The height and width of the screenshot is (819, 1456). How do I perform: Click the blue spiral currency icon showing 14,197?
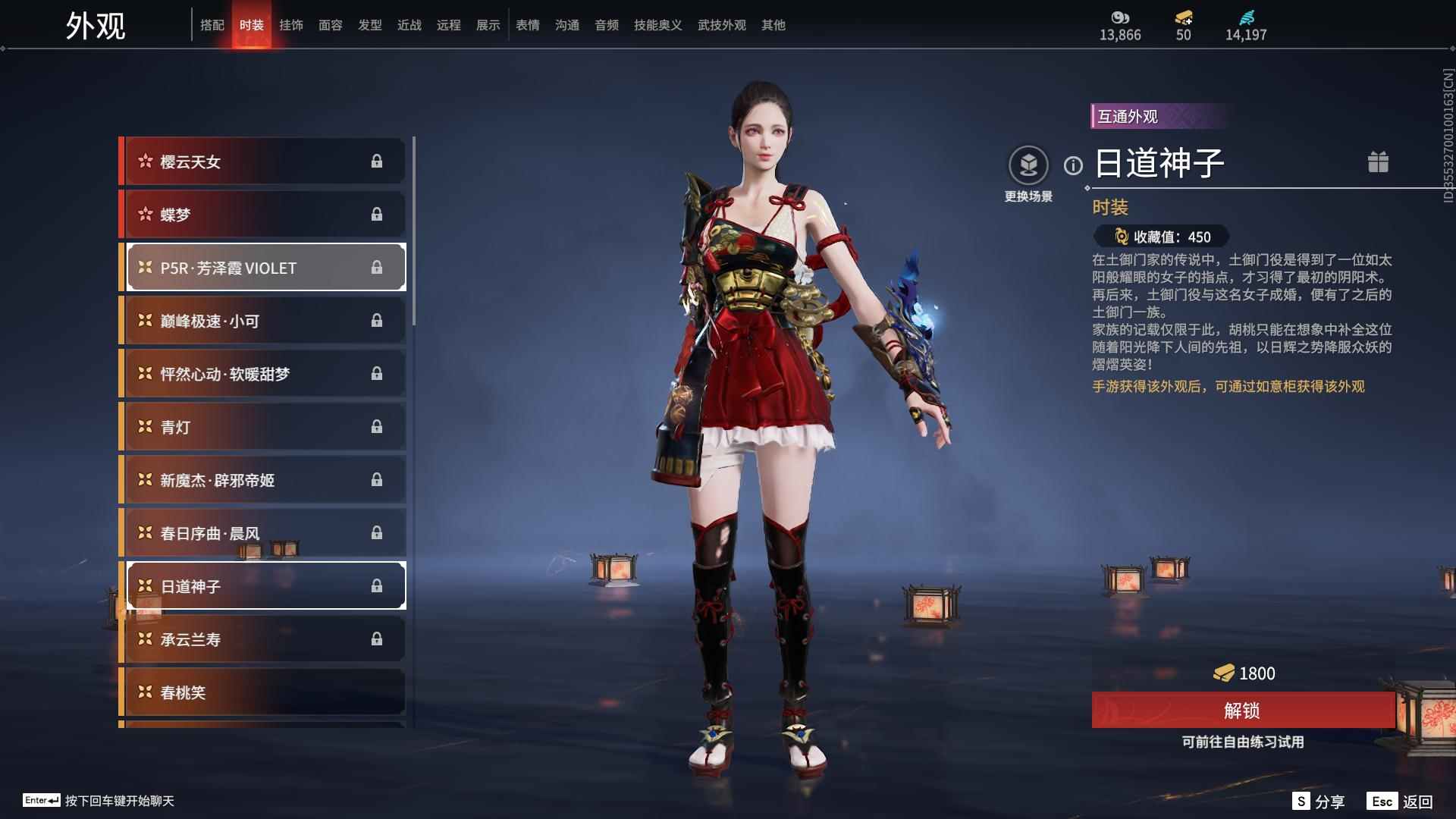tap(1248, 17)
